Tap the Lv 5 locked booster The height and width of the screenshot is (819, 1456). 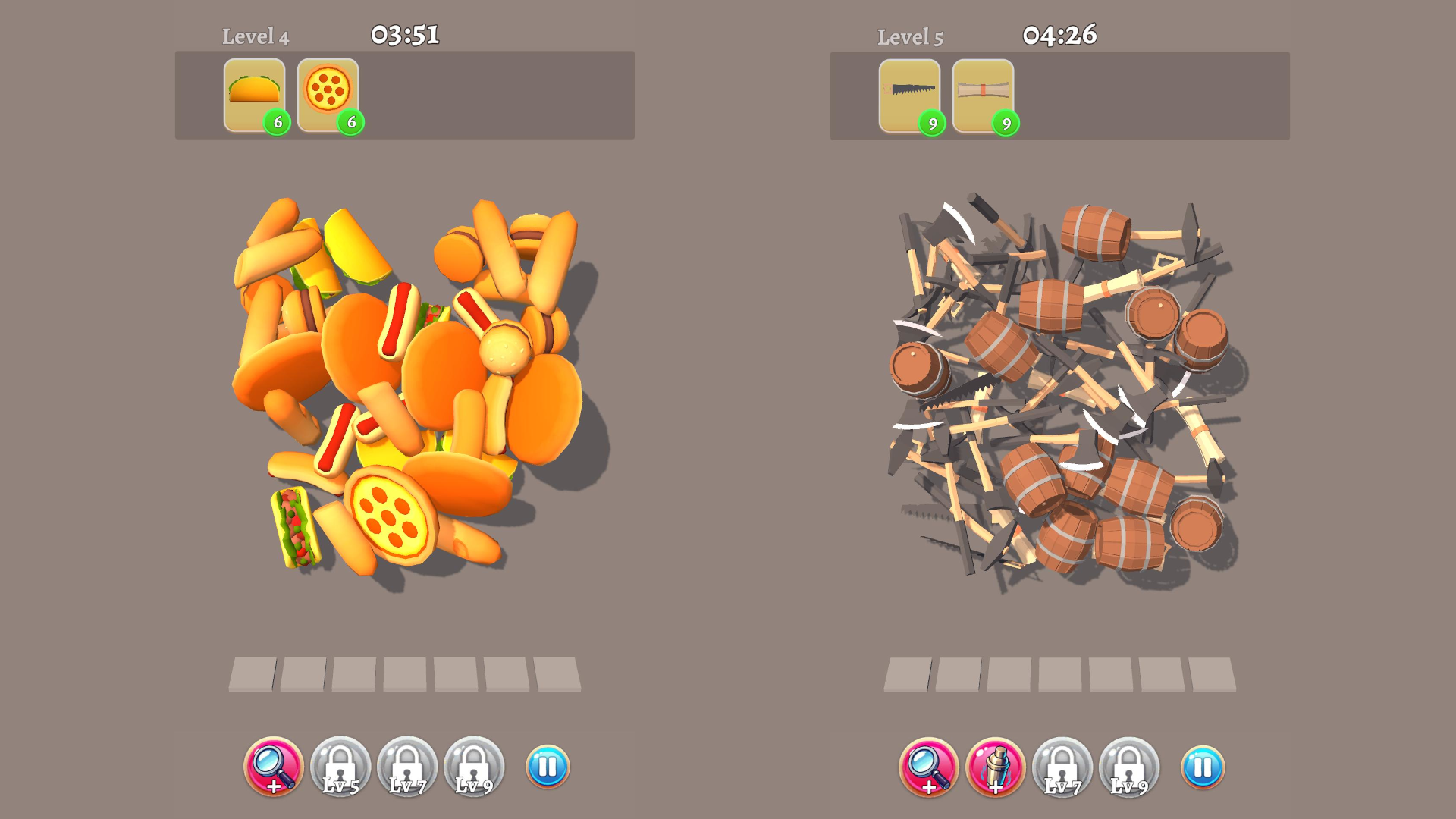click(x=342, y=768)
